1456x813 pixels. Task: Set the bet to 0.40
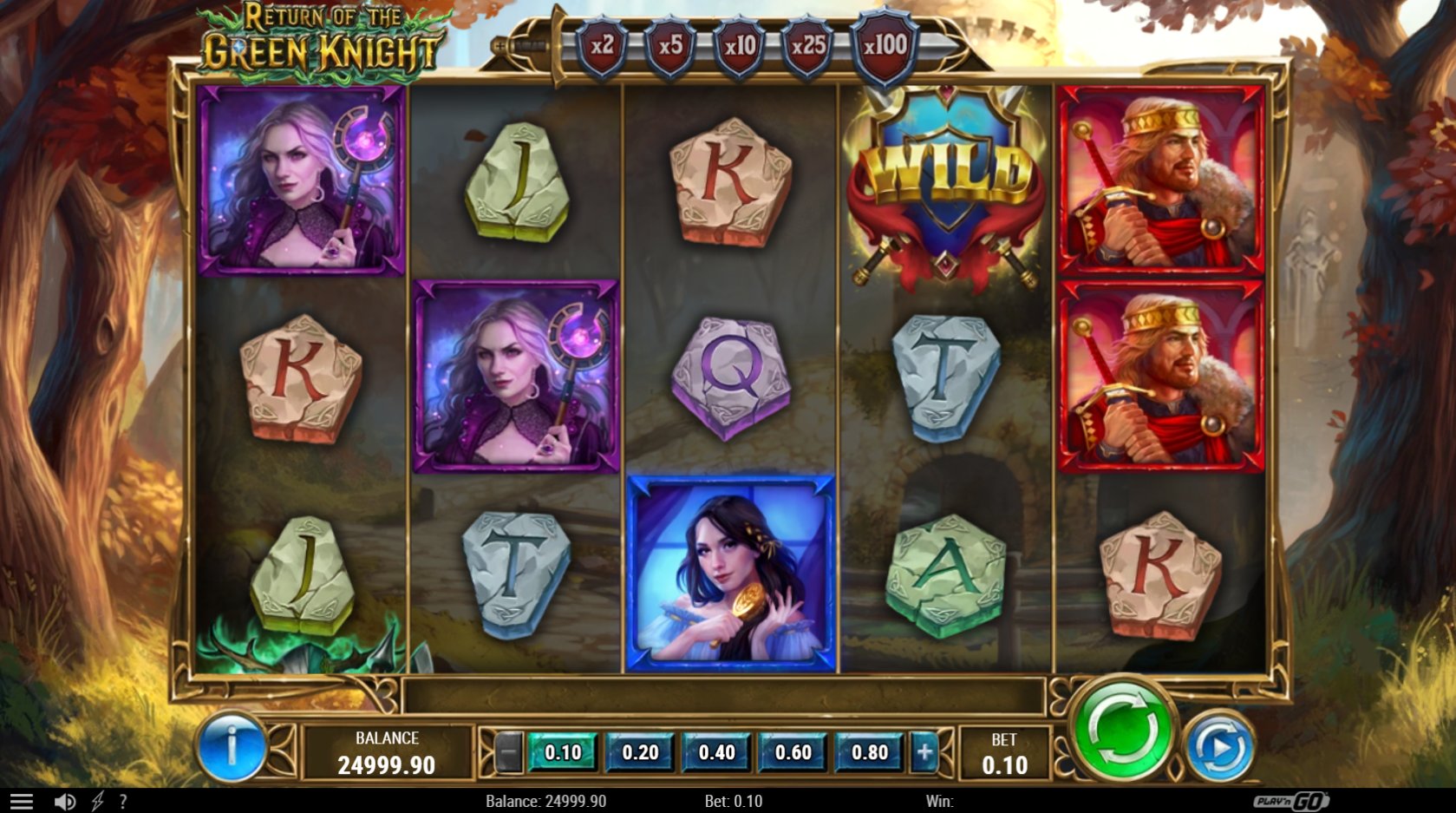717,752
